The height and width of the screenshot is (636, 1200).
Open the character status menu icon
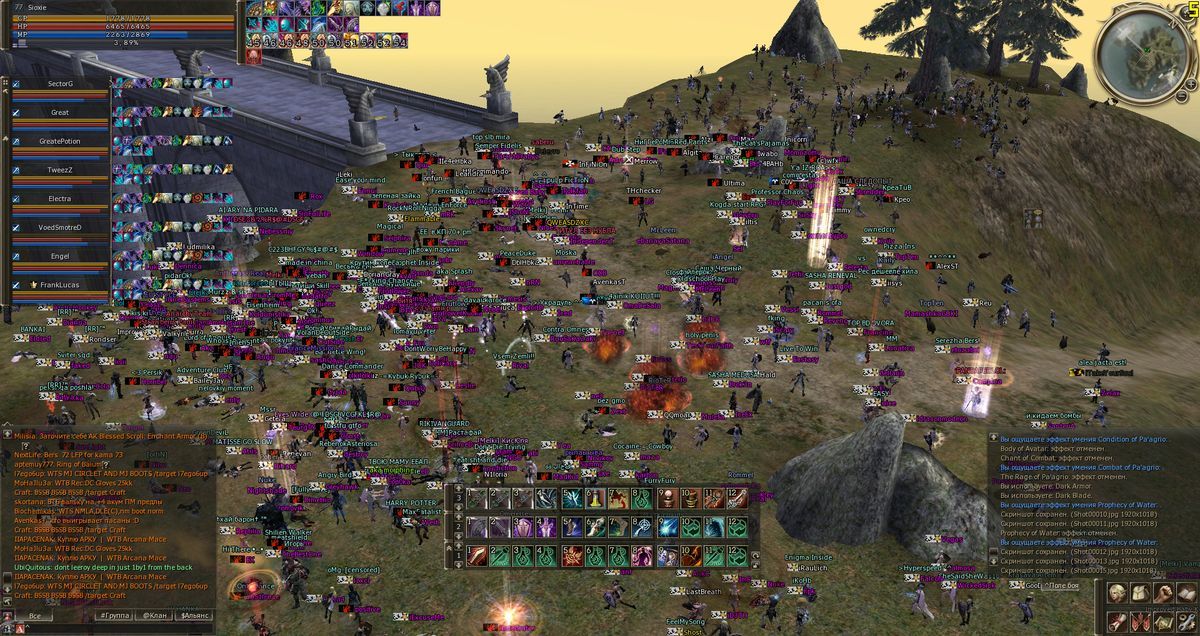1117,594
